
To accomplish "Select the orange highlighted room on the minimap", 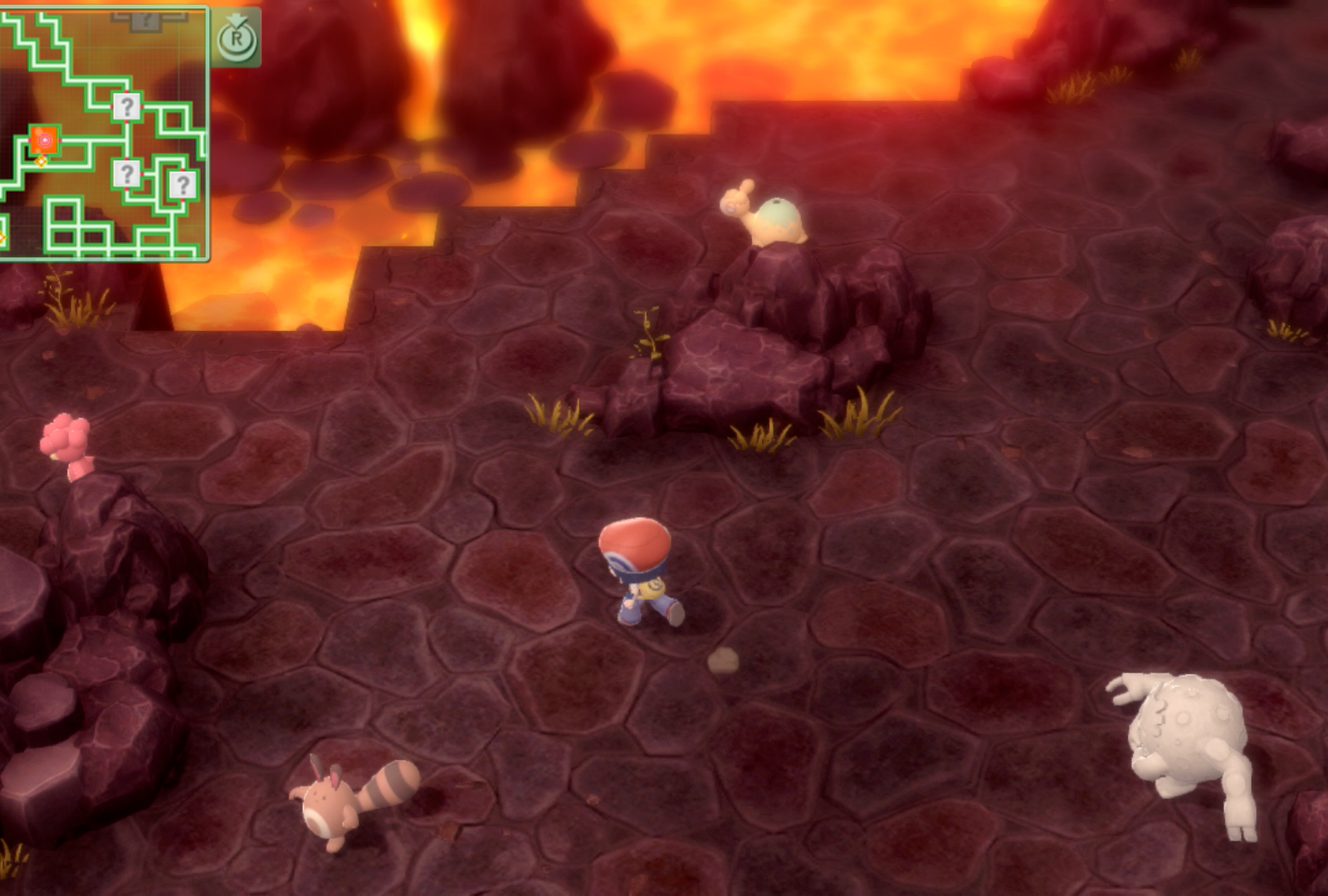I will click(x=44, y=139).
